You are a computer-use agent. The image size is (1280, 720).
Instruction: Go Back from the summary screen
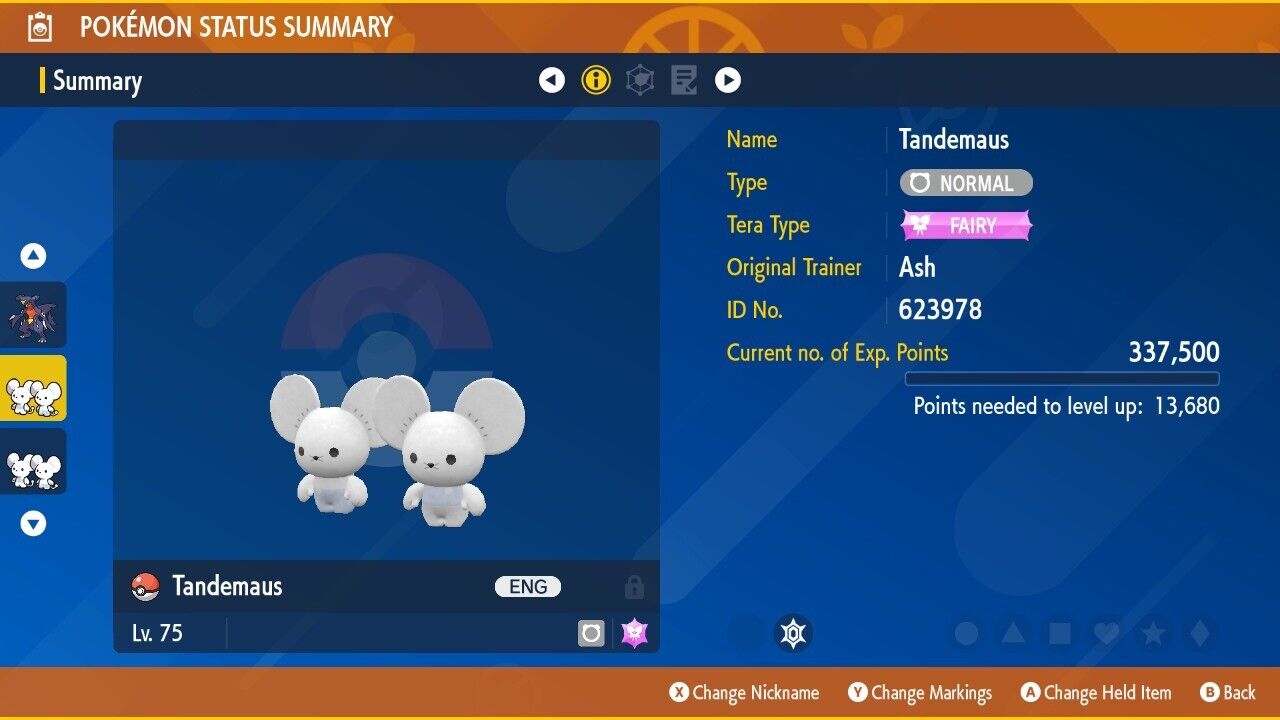point(1227,693)
